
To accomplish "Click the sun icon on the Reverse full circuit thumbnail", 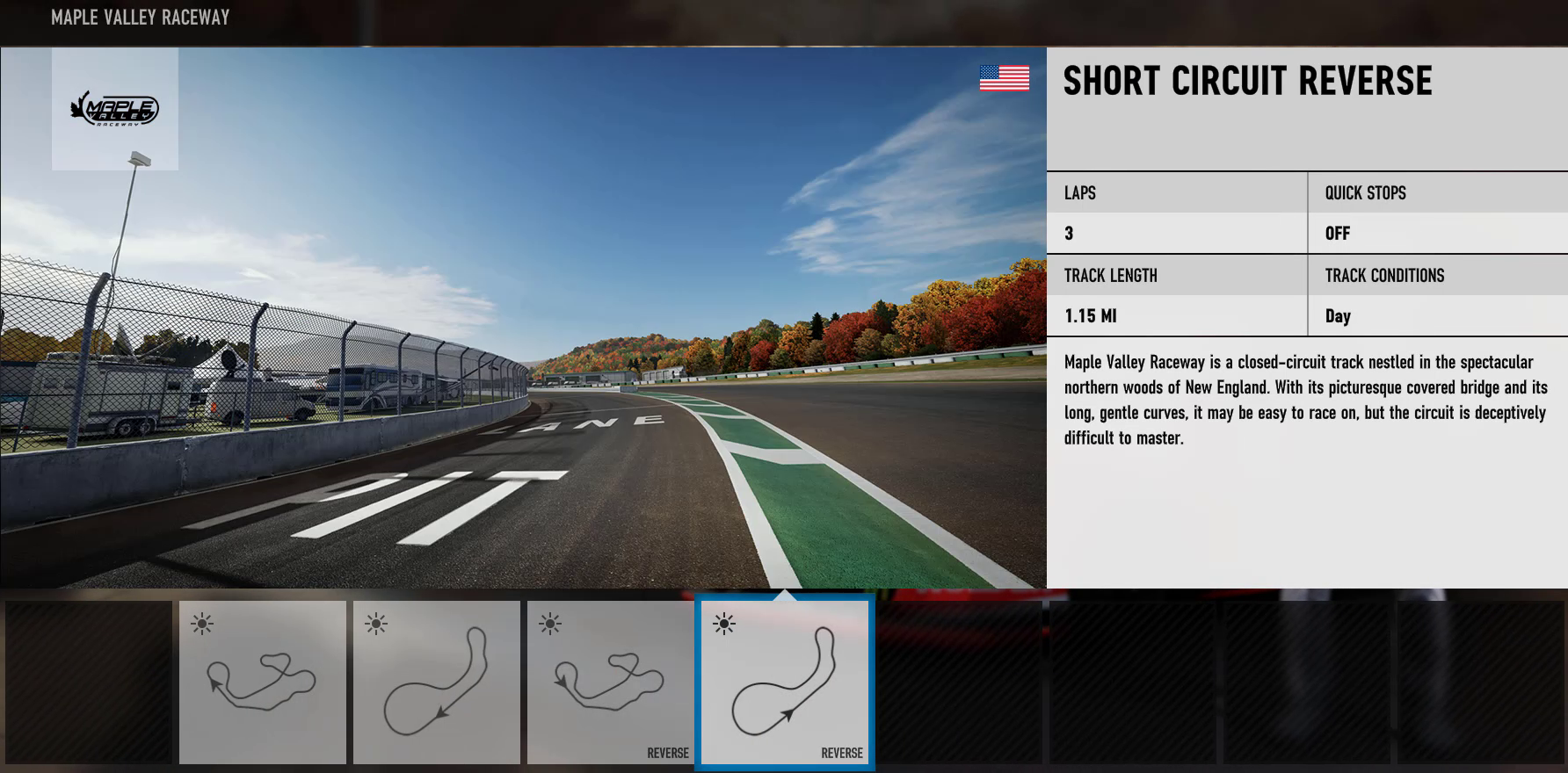I will (x=548, y=625).
